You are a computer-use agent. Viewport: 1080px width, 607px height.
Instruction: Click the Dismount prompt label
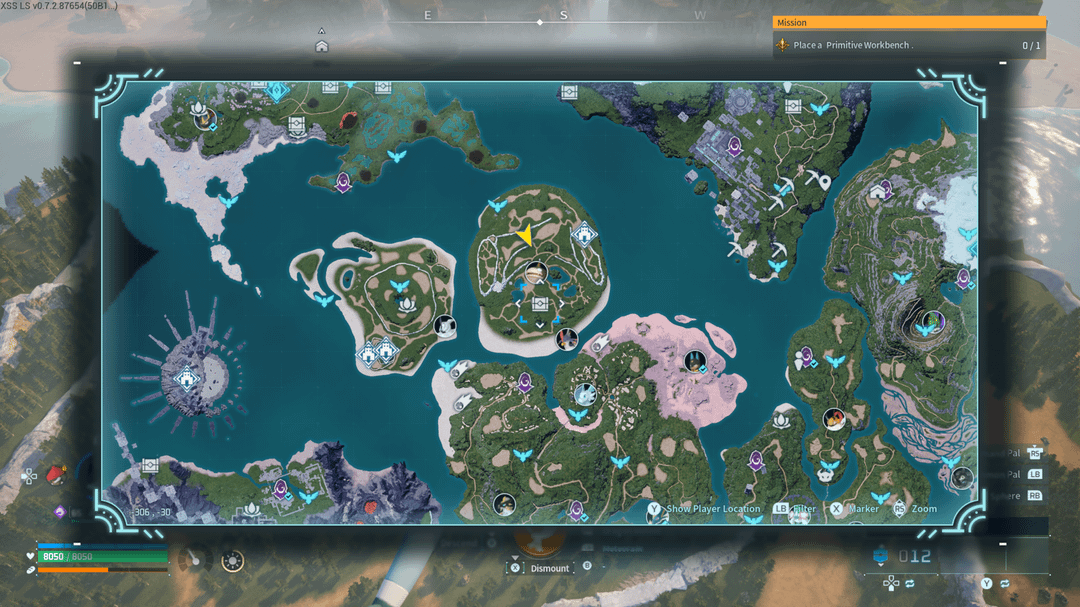point(549,568)
